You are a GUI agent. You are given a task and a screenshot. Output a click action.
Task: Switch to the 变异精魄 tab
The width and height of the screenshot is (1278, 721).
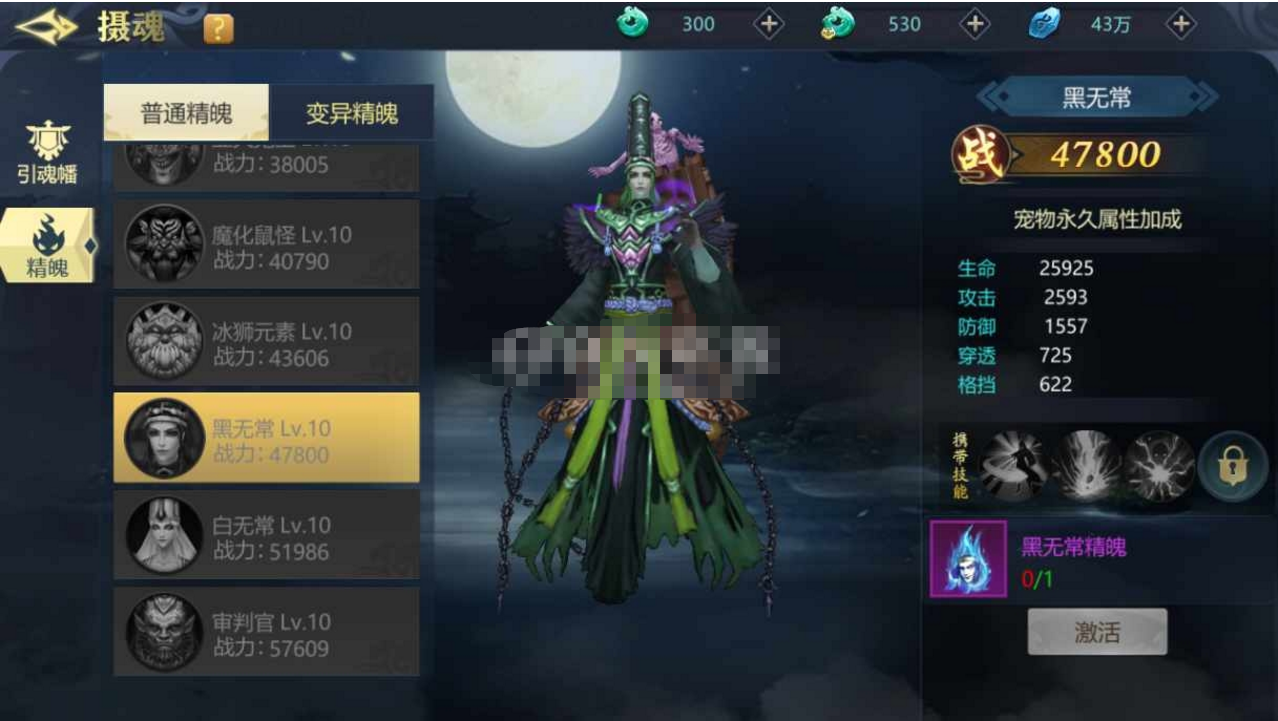click(x=351, y=113)
